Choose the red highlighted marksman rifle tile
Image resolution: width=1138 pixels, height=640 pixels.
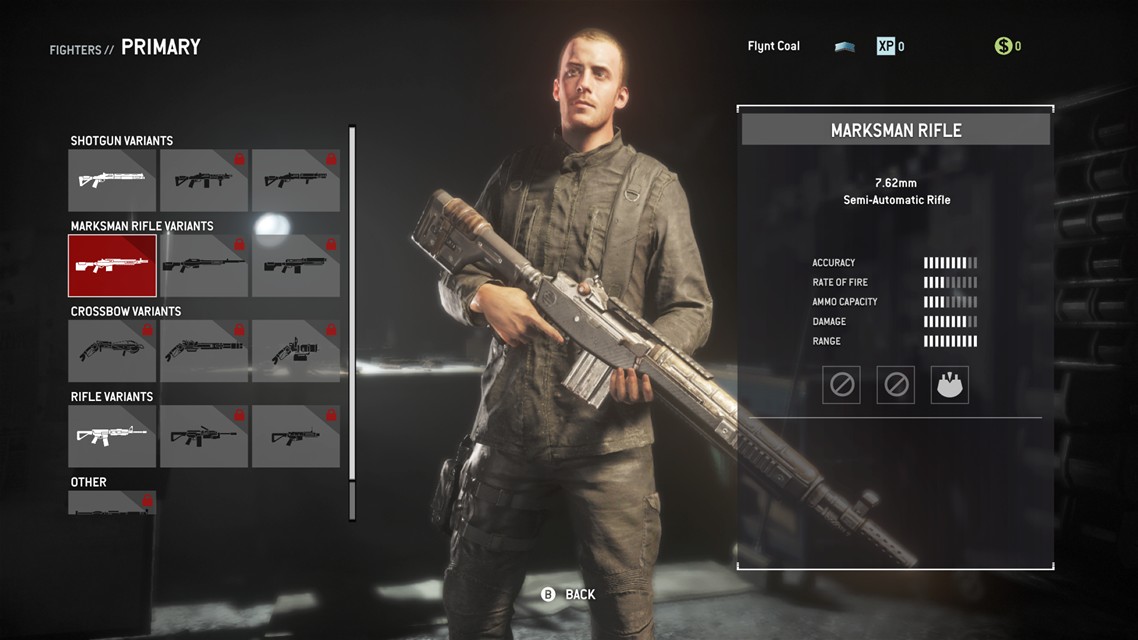tap(112, 265)
